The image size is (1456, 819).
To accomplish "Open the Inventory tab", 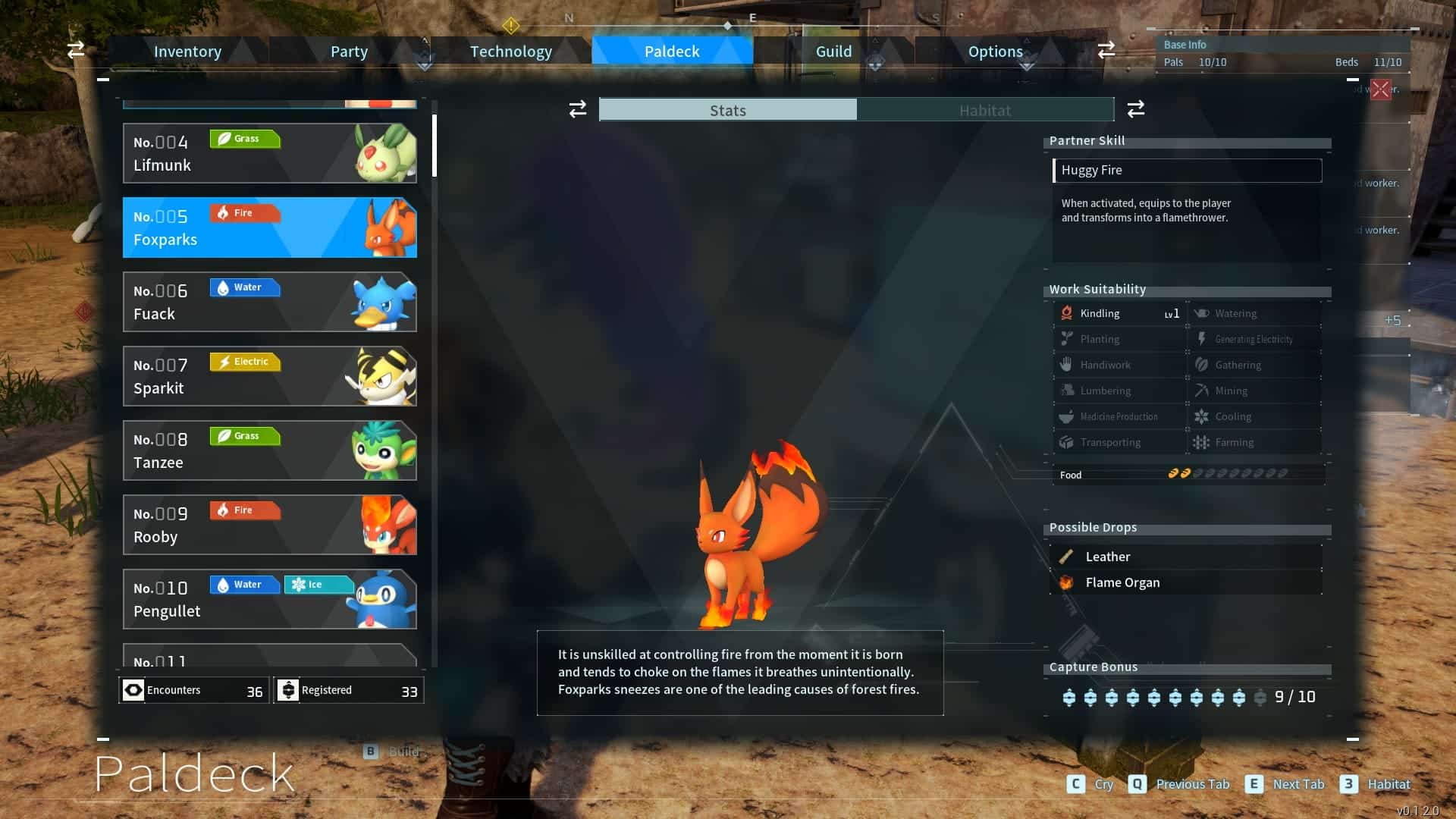I will coord(187,52).
